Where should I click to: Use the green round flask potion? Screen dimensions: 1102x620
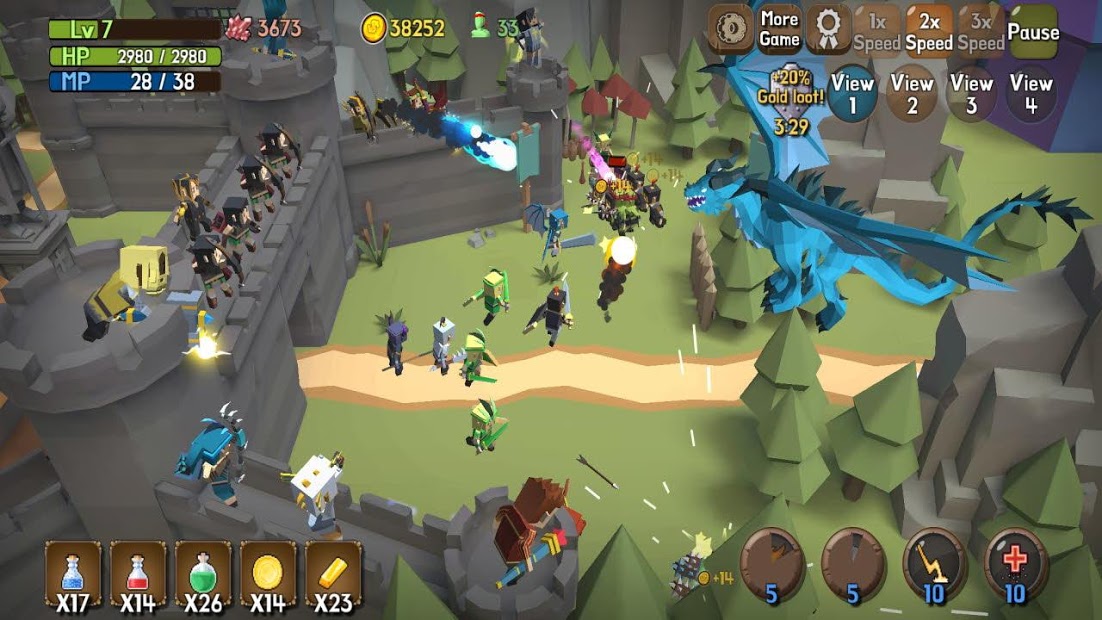click(203, 575)
